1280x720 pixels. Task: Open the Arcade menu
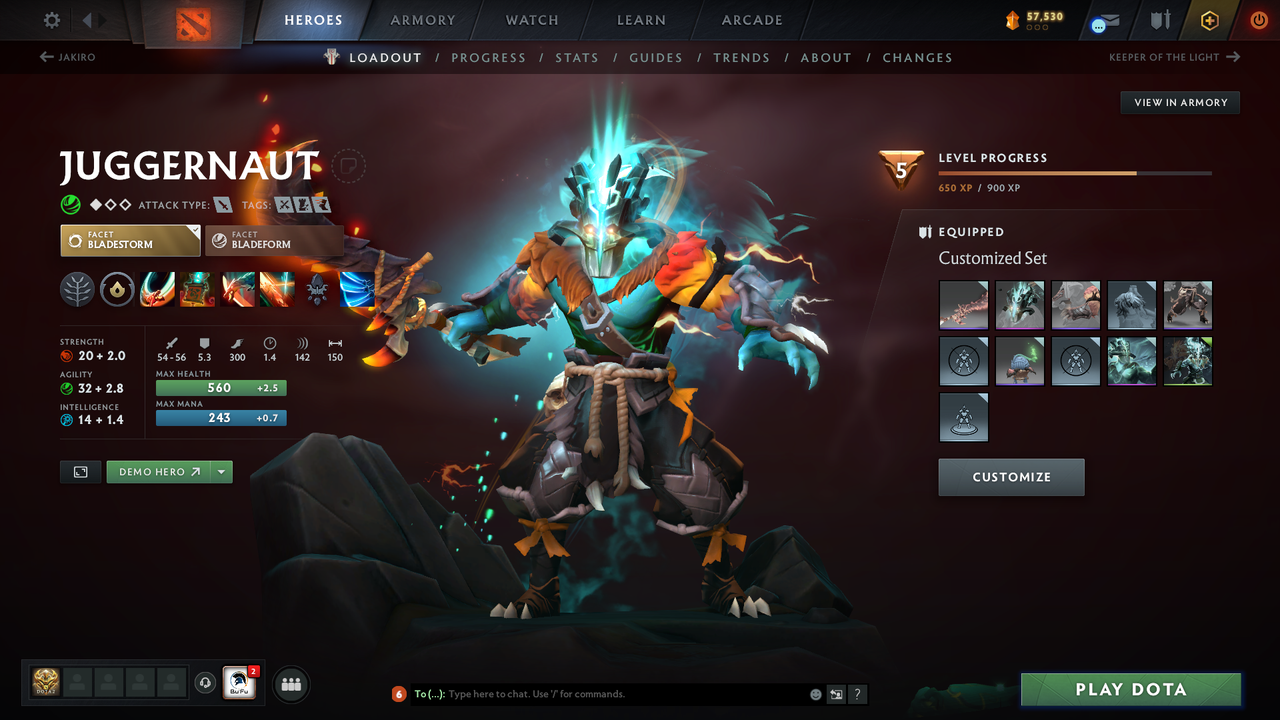(x=751, y=19)
